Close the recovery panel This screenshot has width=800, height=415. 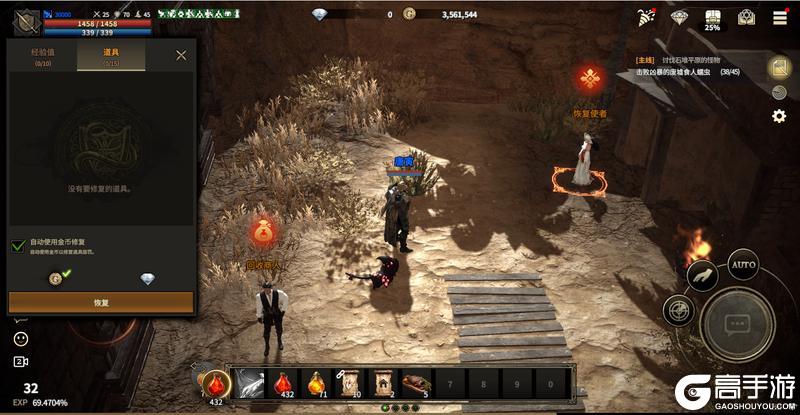pyautogui.click(x=181, y=55)
